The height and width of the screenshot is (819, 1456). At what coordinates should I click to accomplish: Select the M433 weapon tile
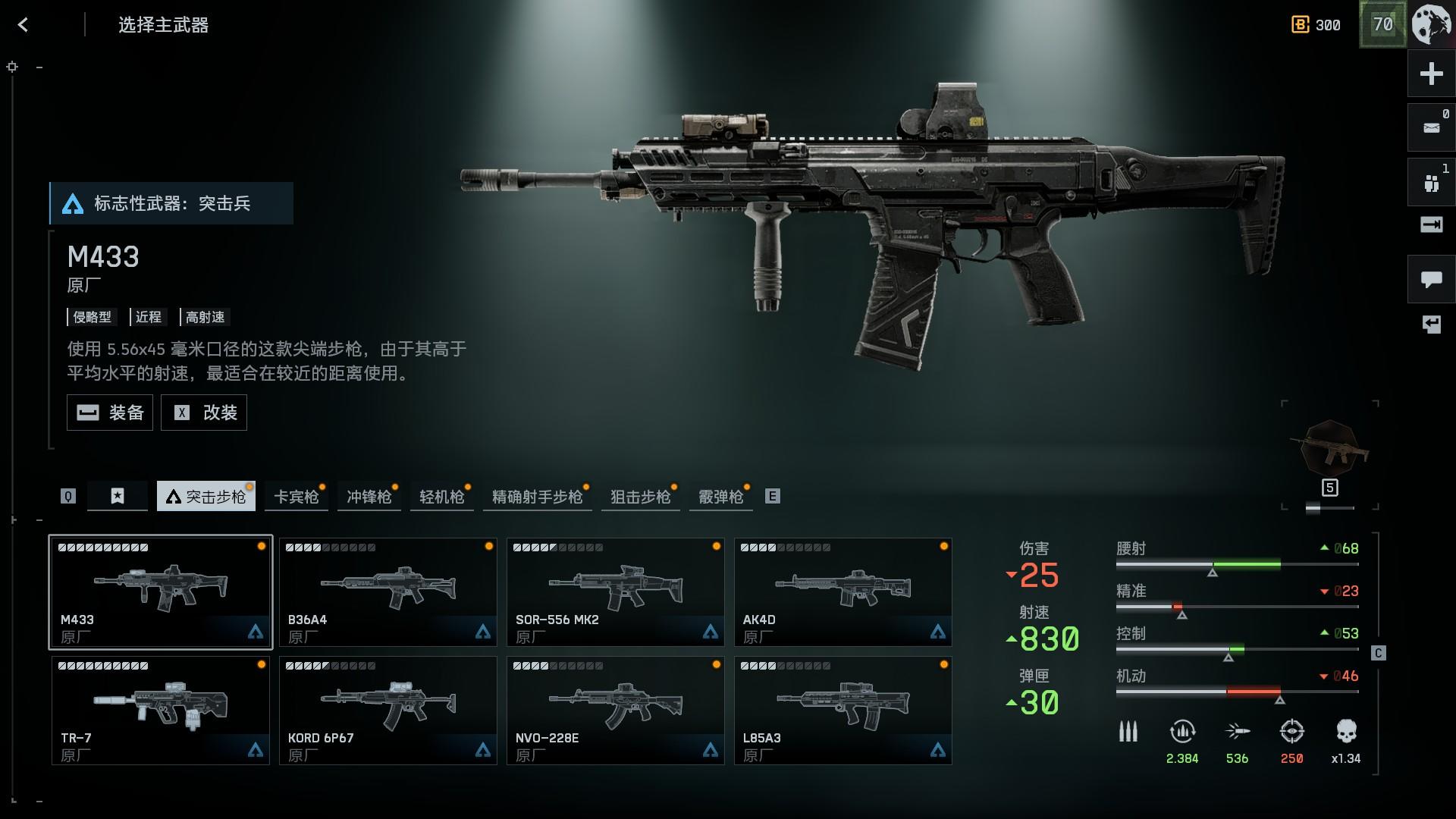161,592
